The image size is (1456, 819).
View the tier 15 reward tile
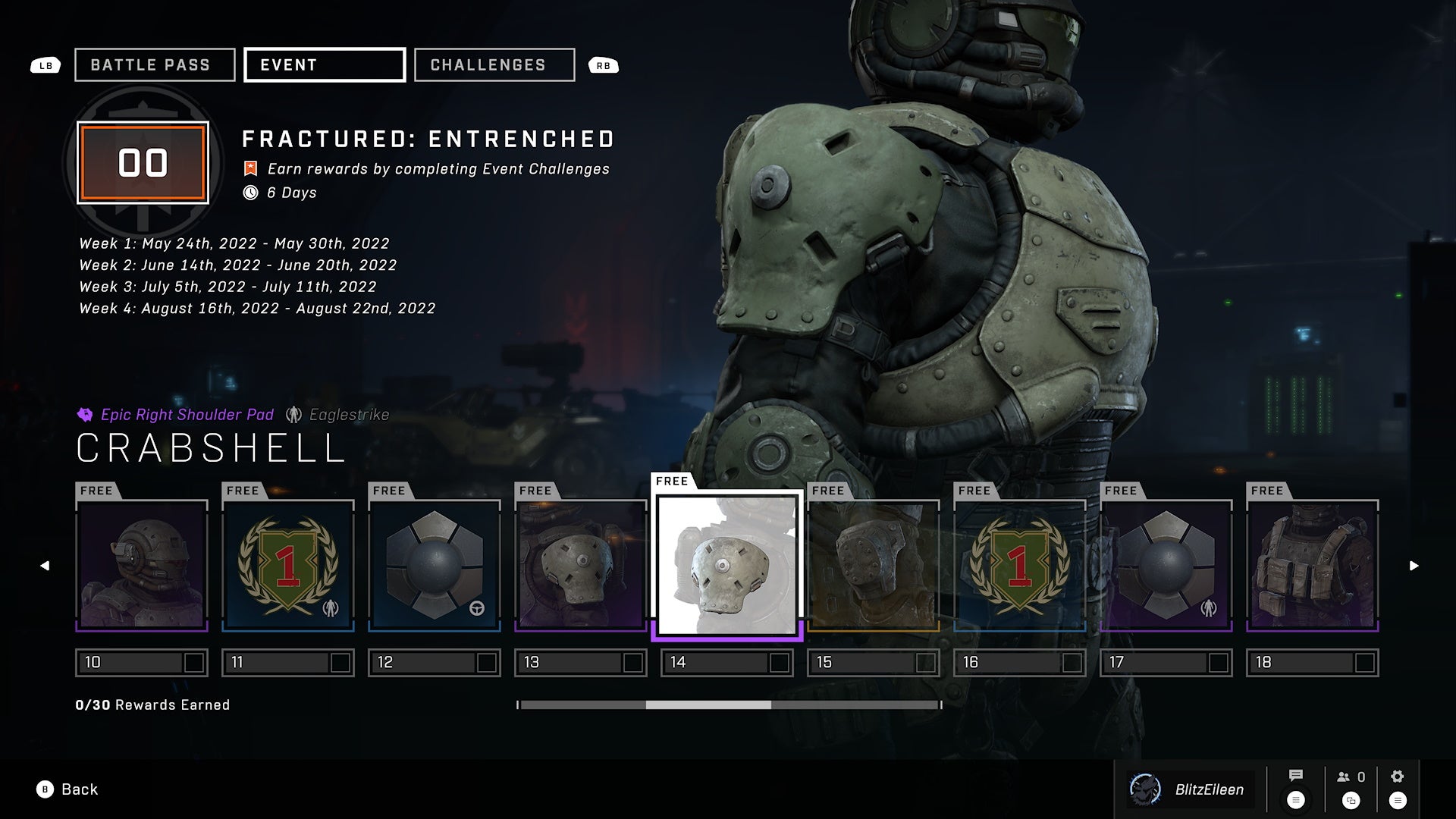[874, 566]
